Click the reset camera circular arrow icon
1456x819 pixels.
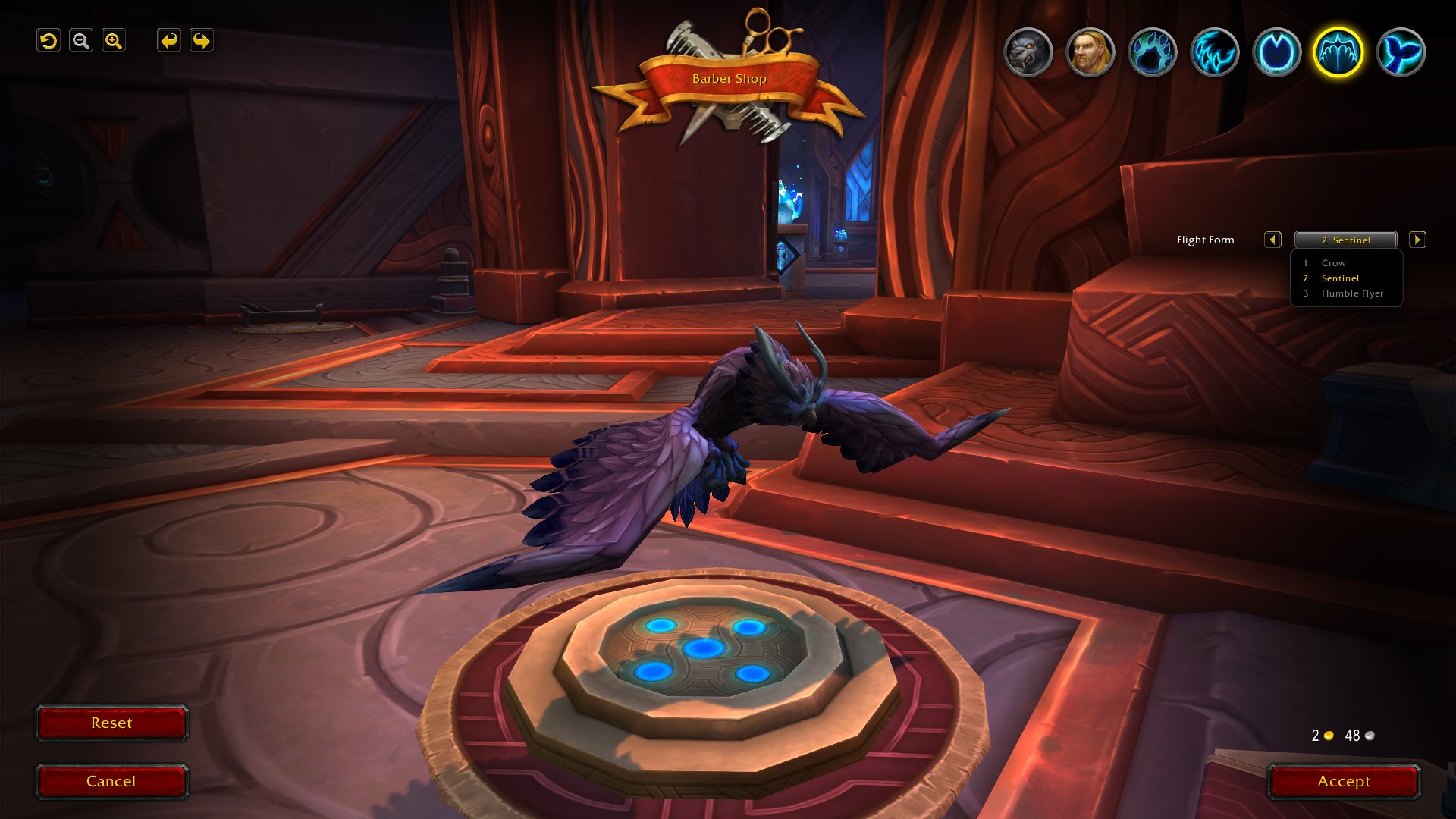click(x=49, y=41)
